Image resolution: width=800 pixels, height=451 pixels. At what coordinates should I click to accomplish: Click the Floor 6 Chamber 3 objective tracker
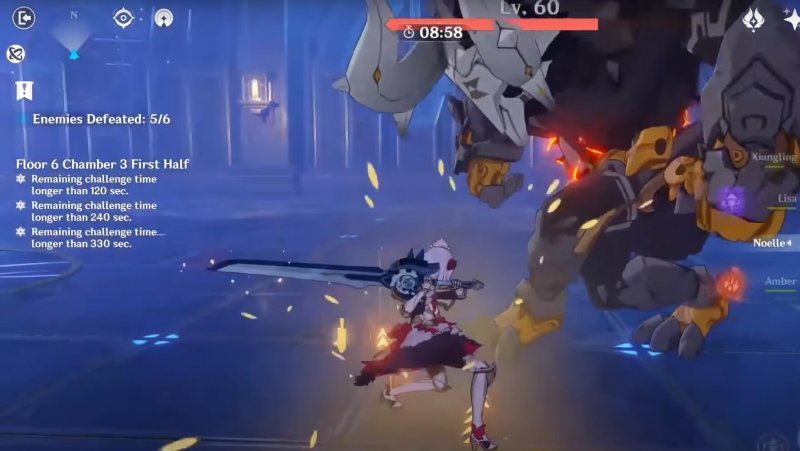click(x=102, y=164)
